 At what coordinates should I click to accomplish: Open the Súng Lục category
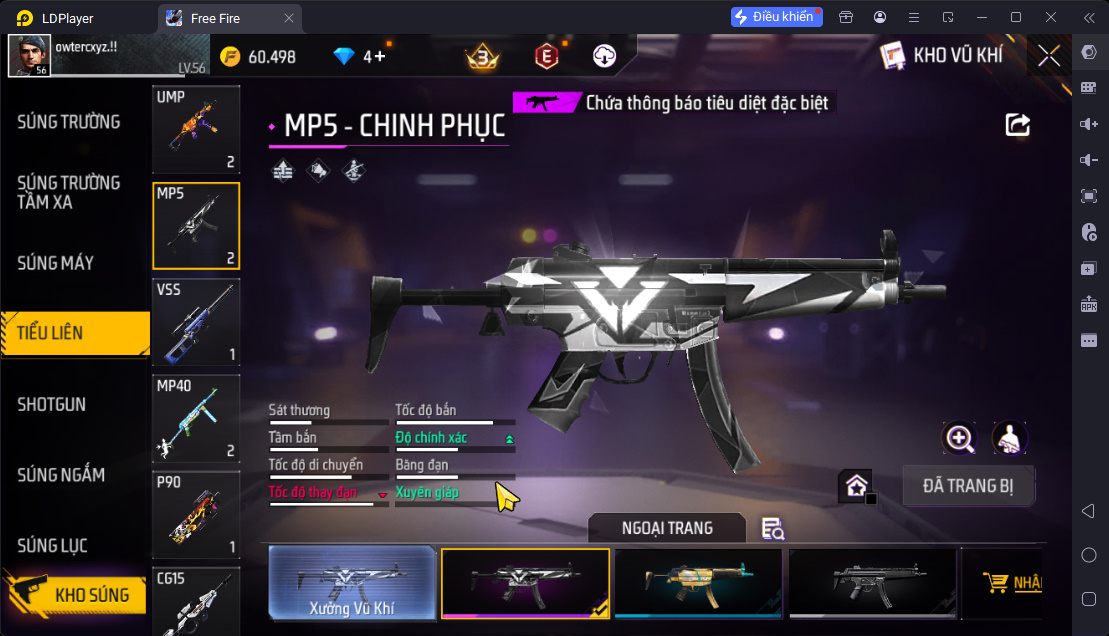click(x=52, y=545)
